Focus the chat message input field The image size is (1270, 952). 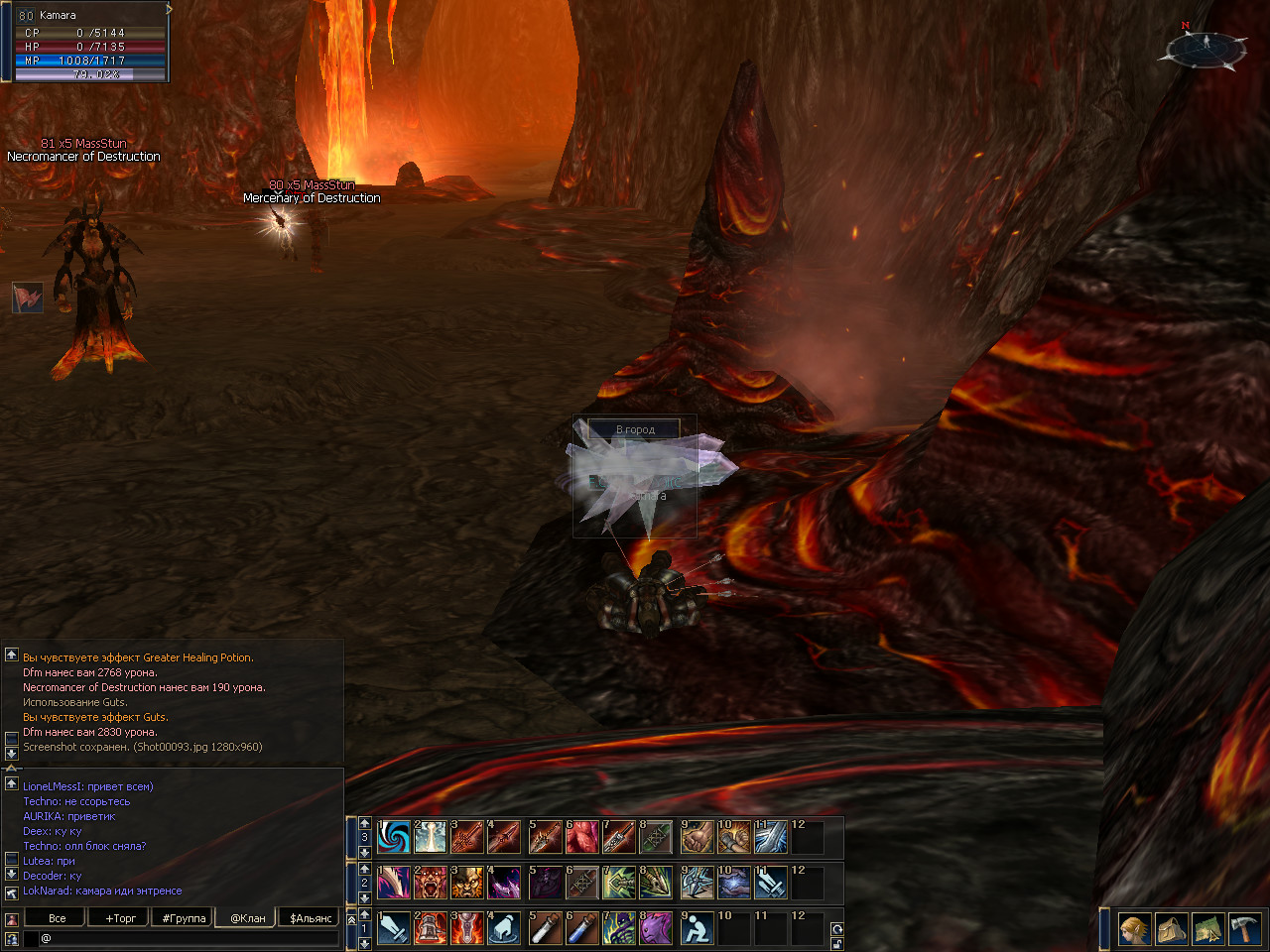click(x=189, y=938)
